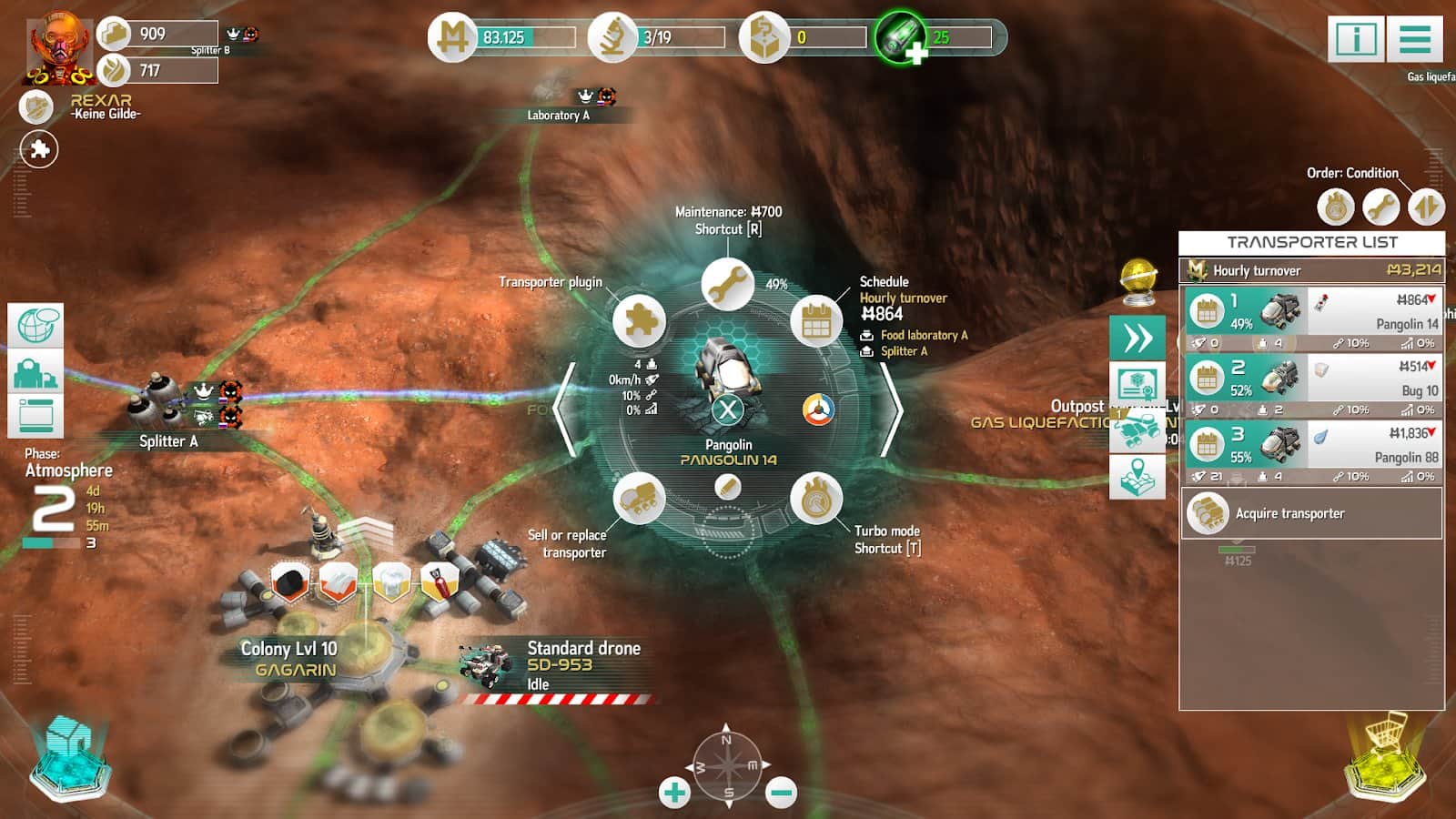Screen dimensions: 1456x819
Task: Zoom in with the plus button
Action: (674, 793)
